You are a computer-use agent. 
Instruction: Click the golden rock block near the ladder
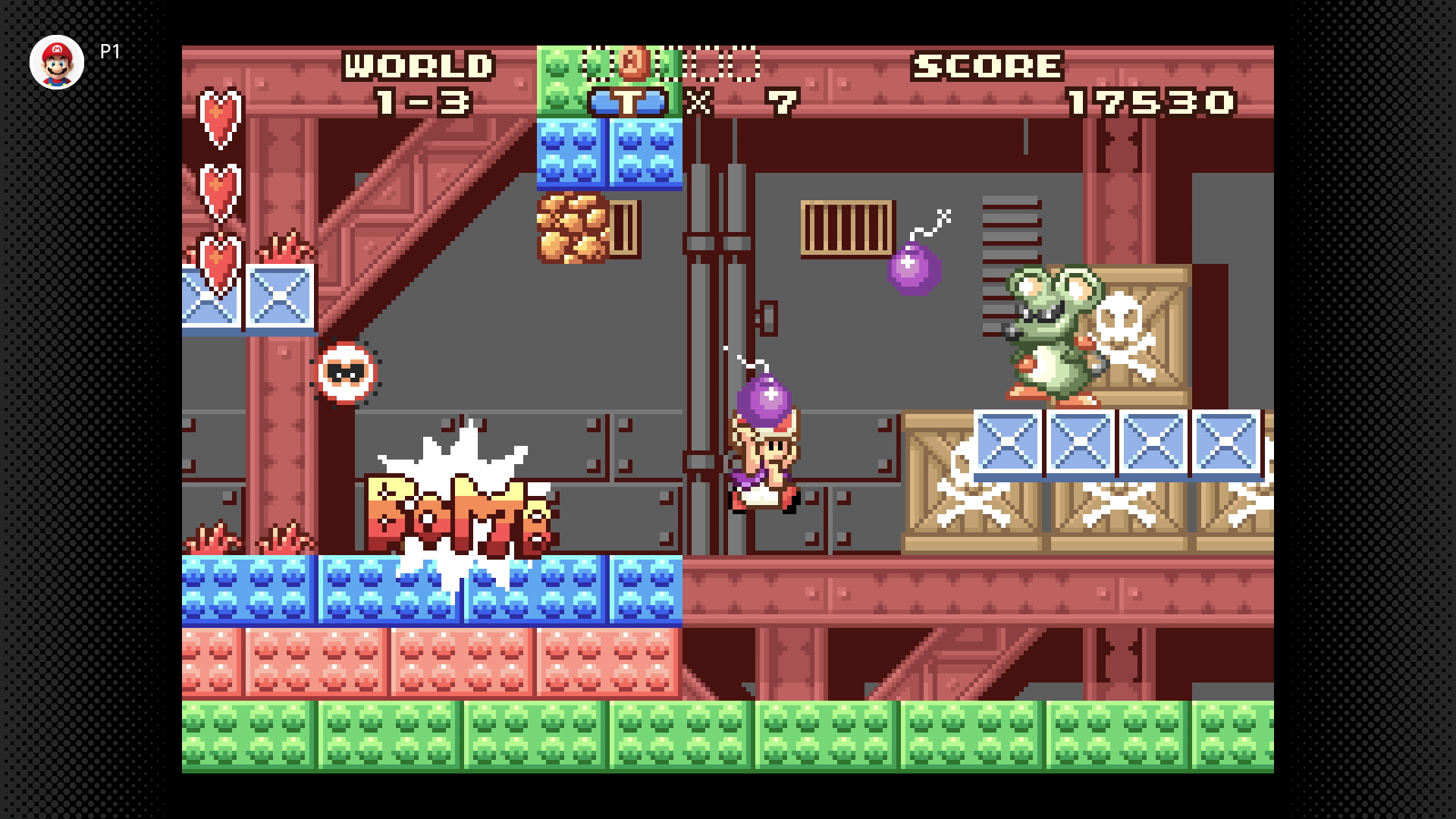coord(569,227)
